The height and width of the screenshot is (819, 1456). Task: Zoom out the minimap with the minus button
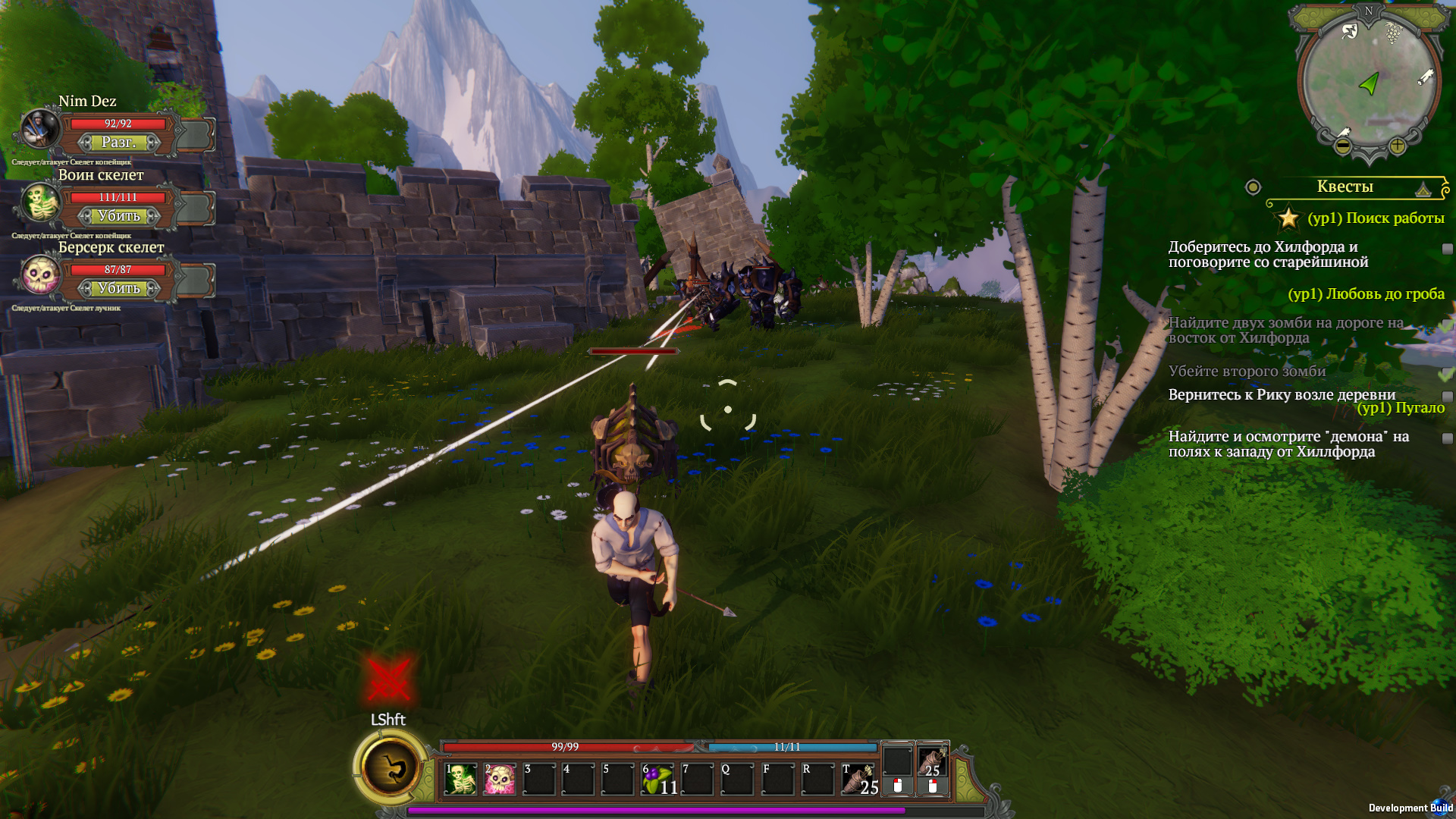[1342, 146]
